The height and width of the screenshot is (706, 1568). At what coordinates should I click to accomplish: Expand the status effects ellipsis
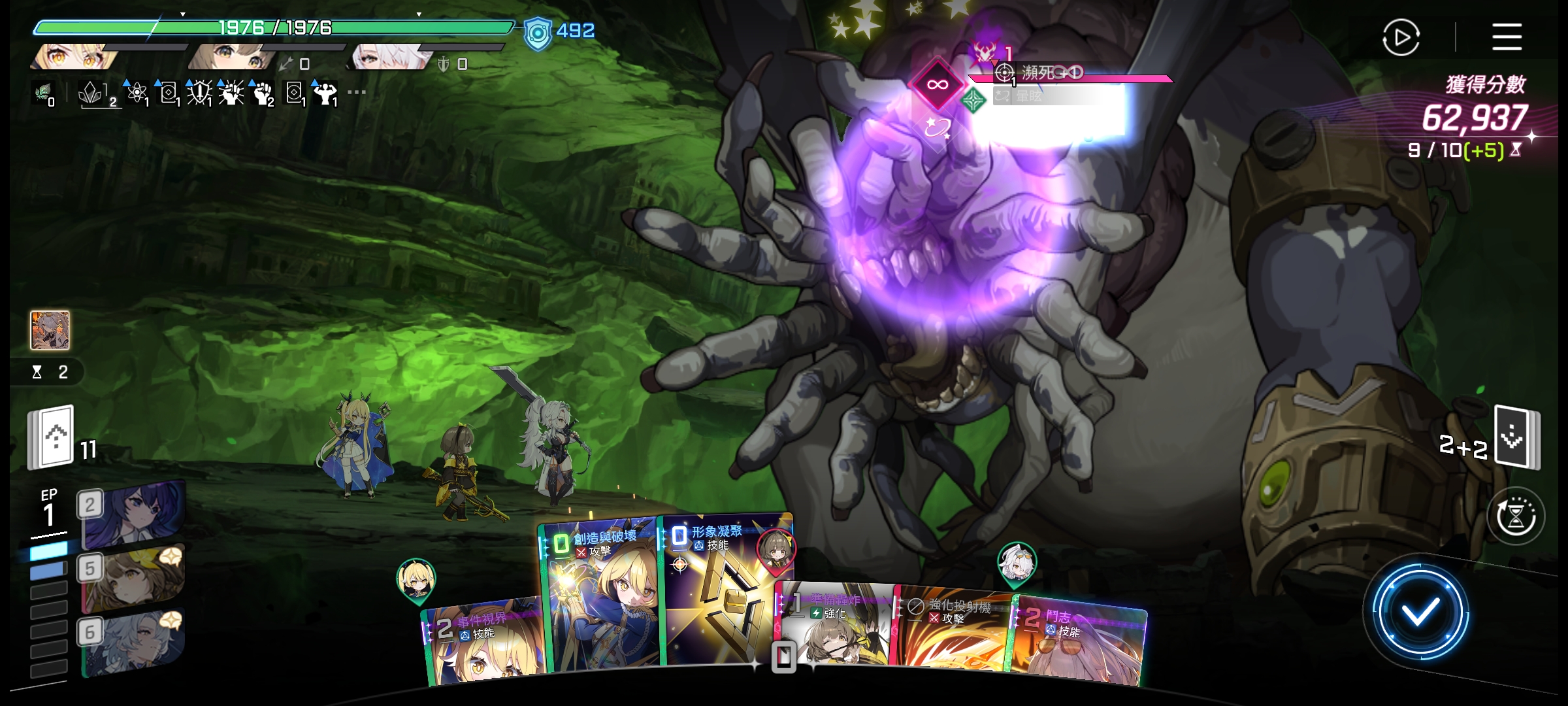click(x=357, y=92)
